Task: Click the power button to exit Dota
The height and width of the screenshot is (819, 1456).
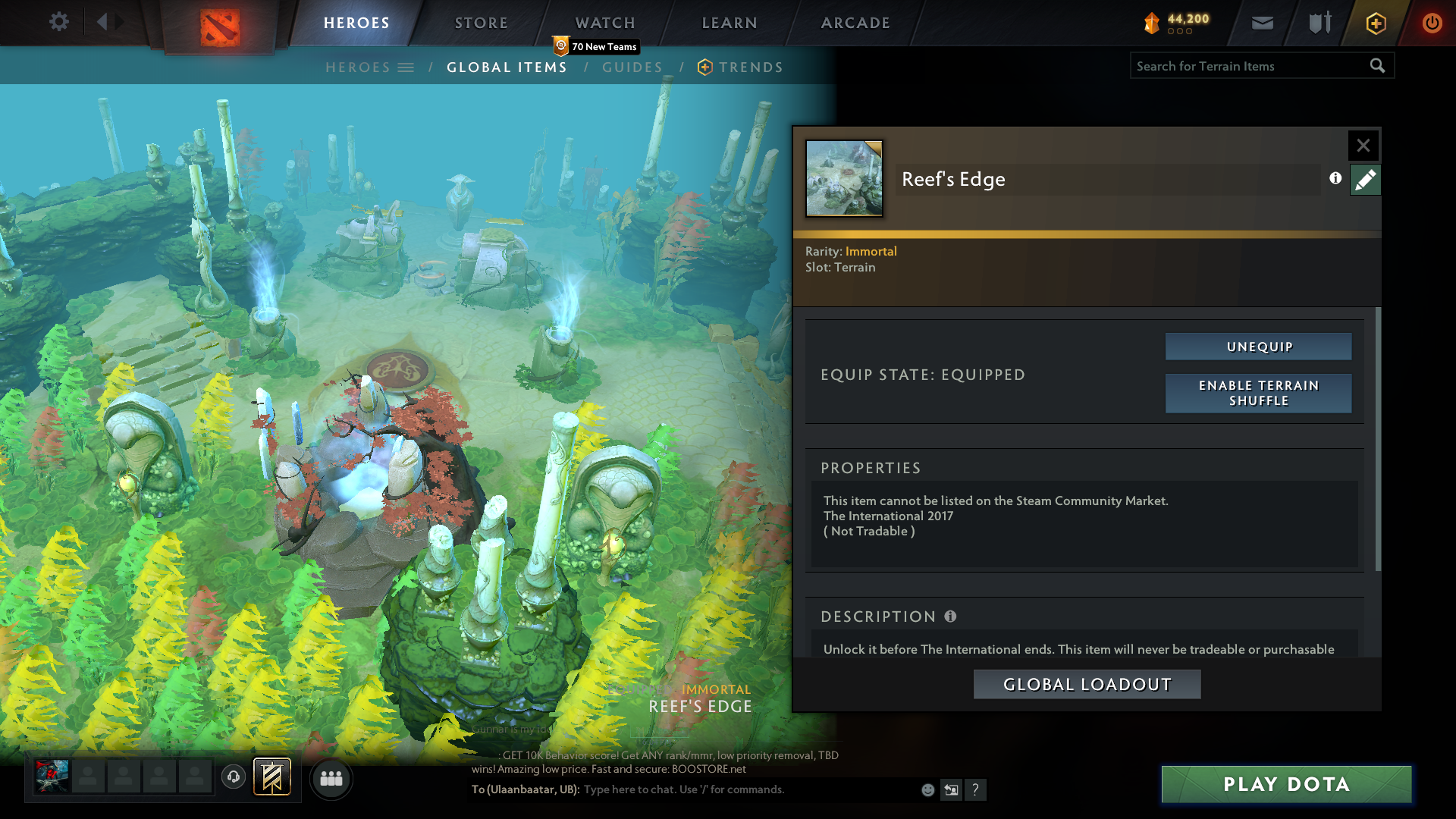Action: [1432, 23]
